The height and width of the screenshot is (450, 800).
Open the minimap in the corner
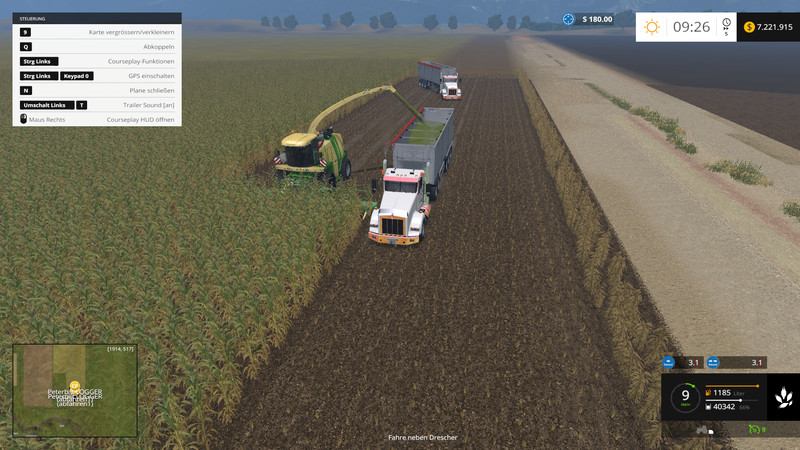(x=75, y=392)
